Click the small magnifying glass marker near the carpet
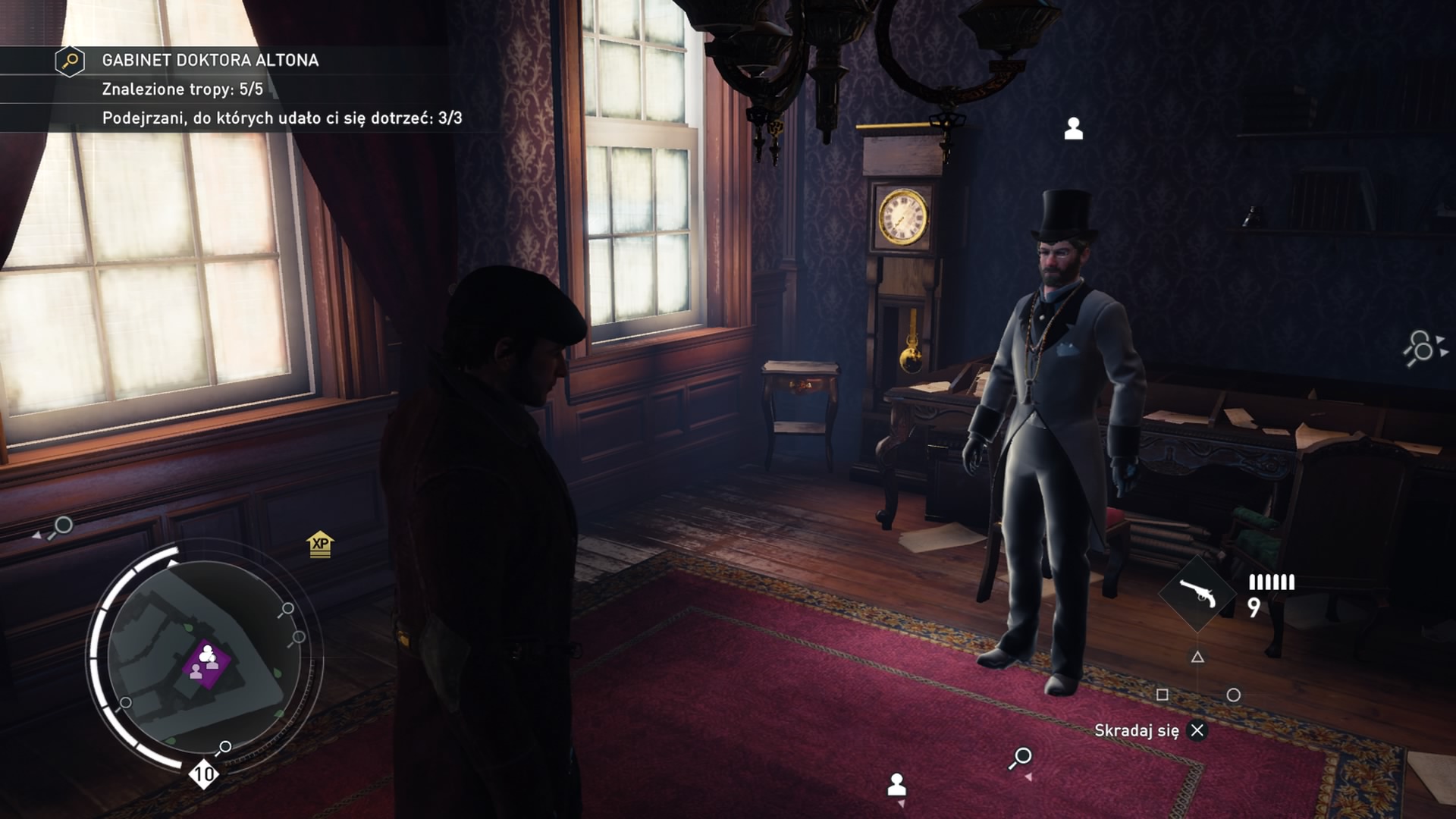 1022,755
